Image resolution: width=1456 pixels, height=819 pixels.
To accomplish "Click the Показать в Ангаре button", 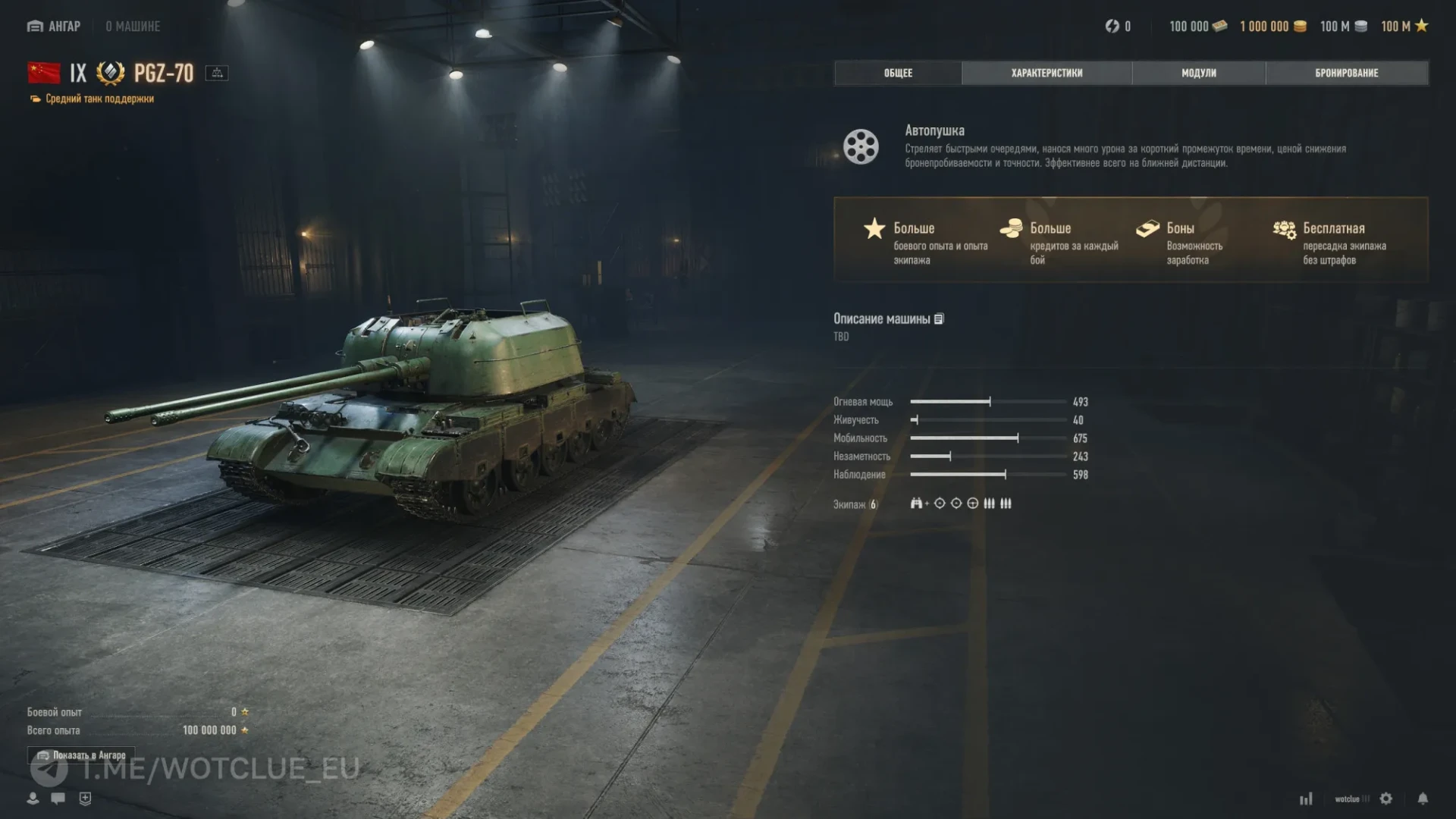I will click(x=81, y=755).
